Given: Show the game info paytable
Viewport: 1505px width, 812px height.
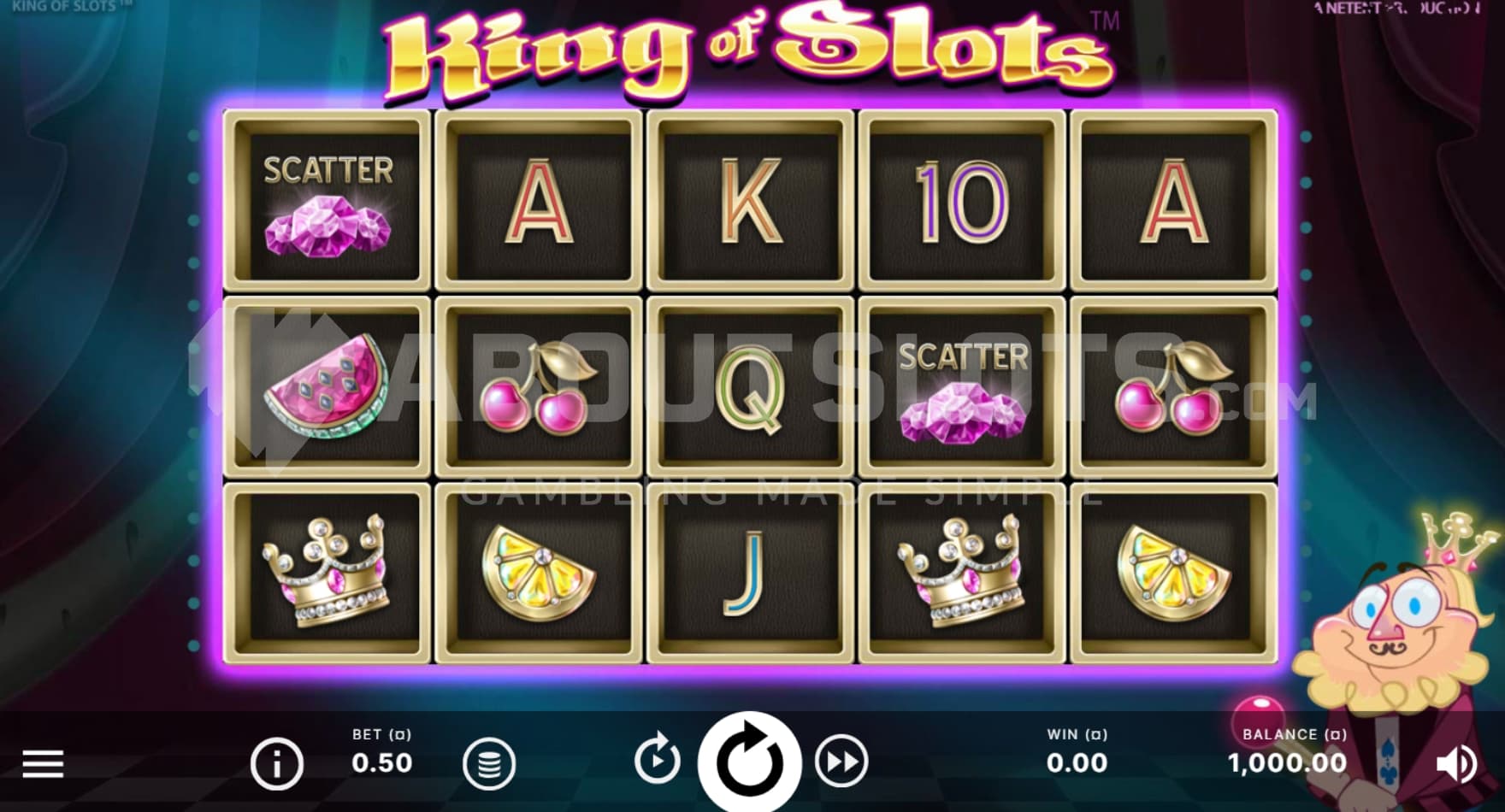Looking at the screenshot, I should tap(276, 763).
